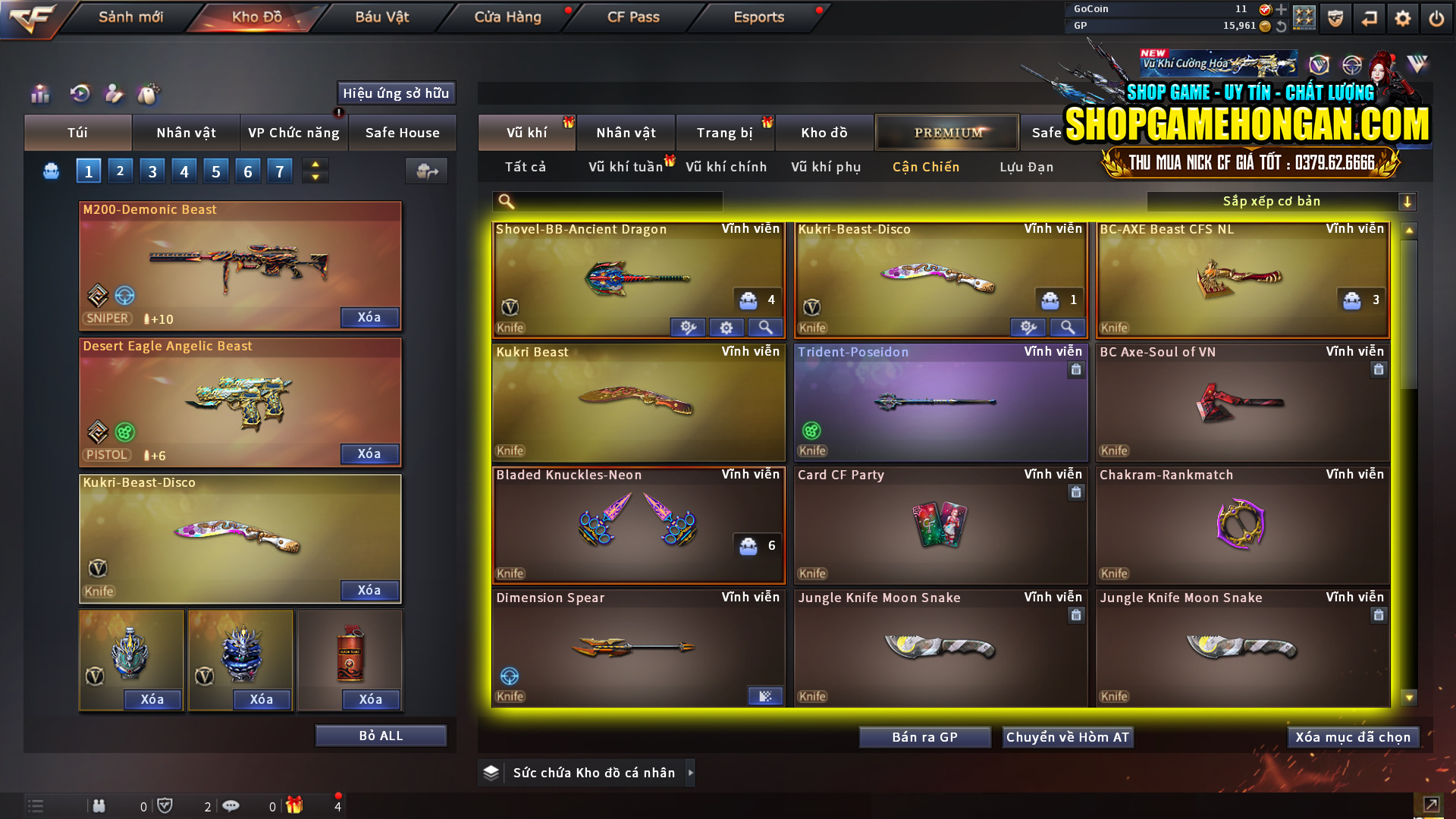The image size is (1456, 819).
Task: Switch to bag slot 2
Action: point(120,171)
